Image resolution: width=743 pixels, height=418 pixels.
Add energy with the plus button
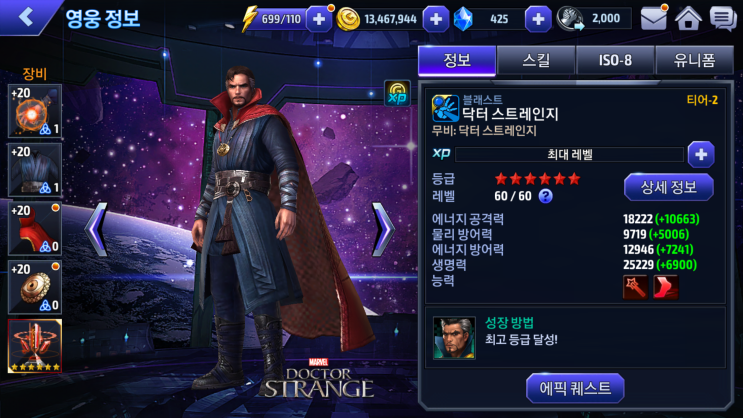(318, 18)
